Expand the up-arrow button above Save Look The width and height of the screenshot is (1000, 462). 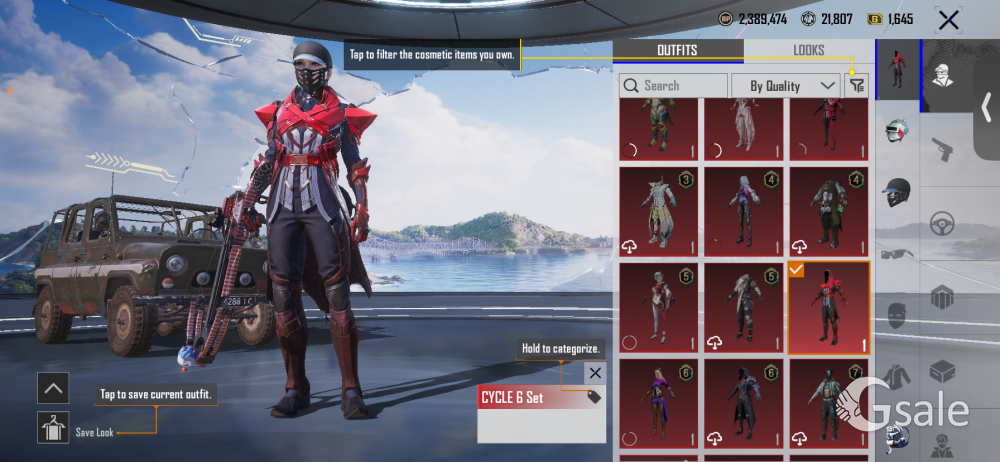pyautogui.click(x=53, y=387)
